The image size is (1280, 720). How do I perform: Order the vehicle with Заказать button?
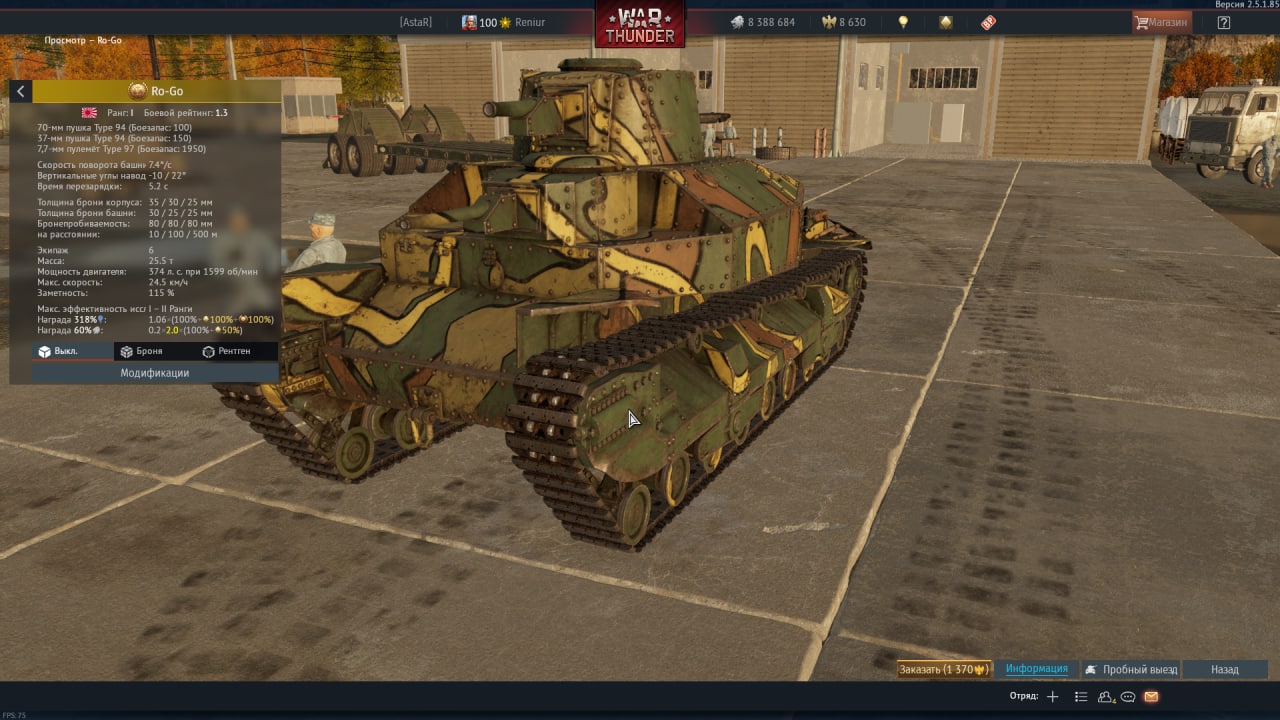[943, 669]
